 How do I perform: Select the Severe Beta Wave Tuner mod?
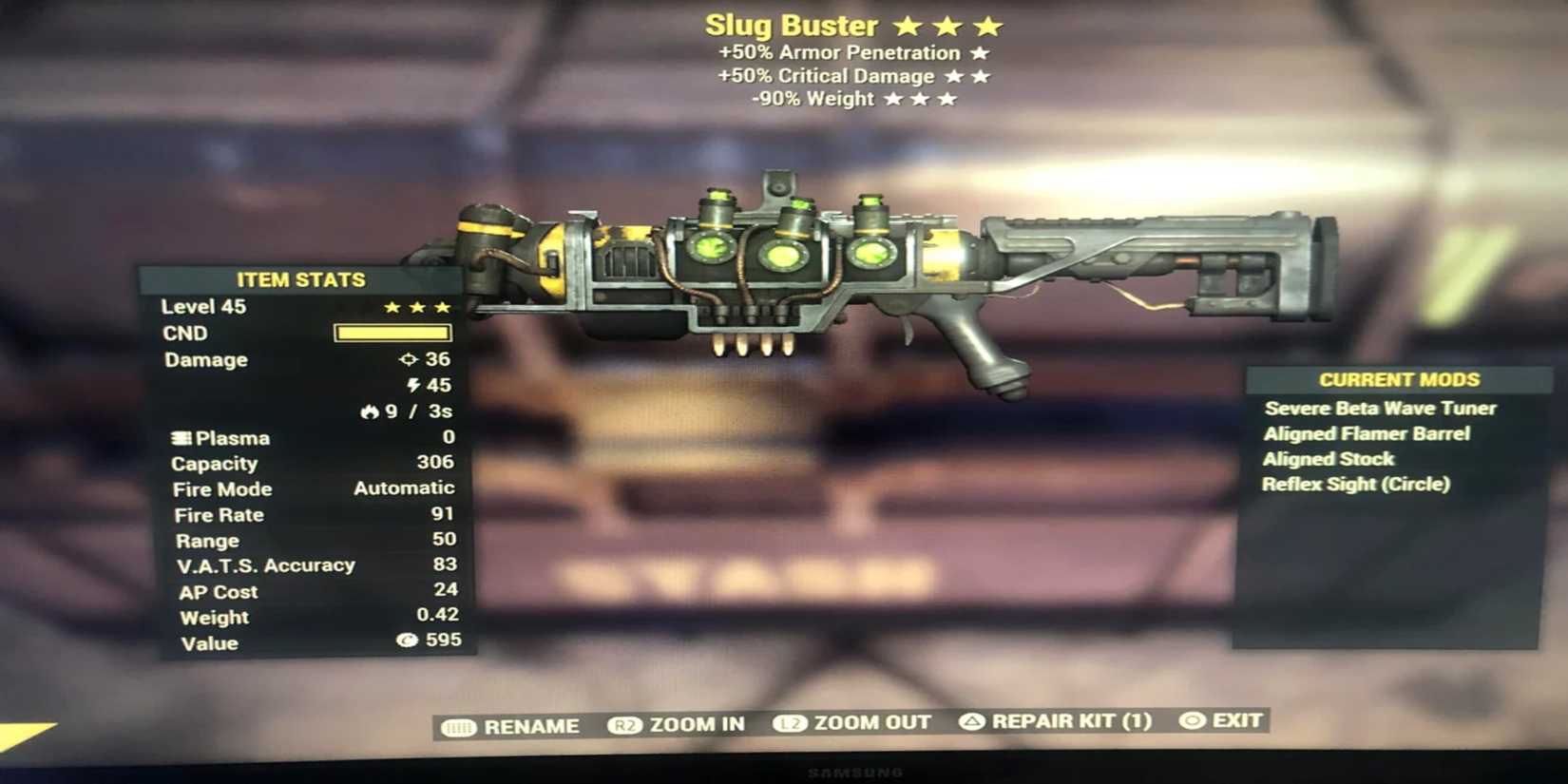pos(1378,408)
